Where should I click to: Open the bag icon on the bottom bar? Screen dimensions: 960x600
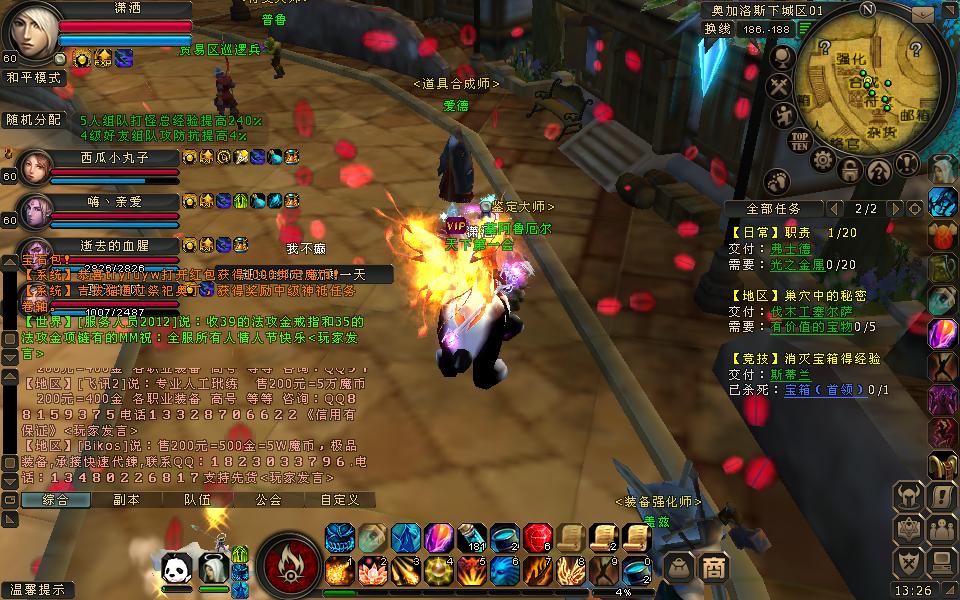[679, 567]
